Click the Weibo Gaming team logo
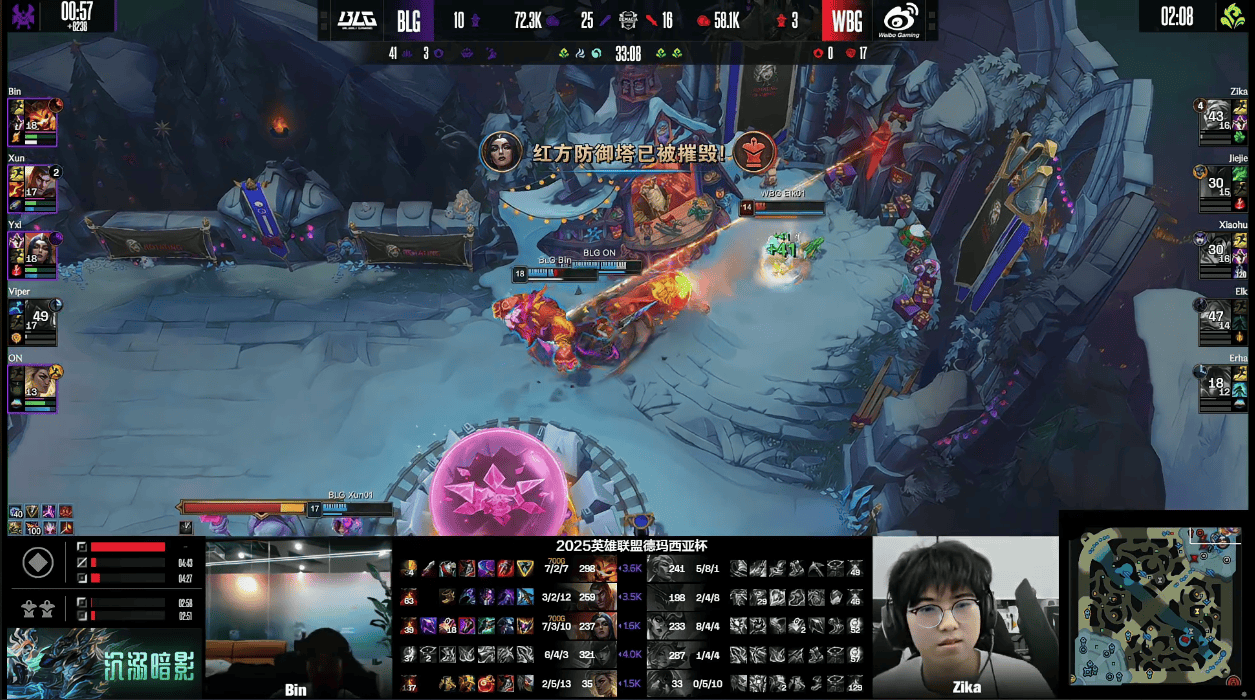 click(900, 20)
